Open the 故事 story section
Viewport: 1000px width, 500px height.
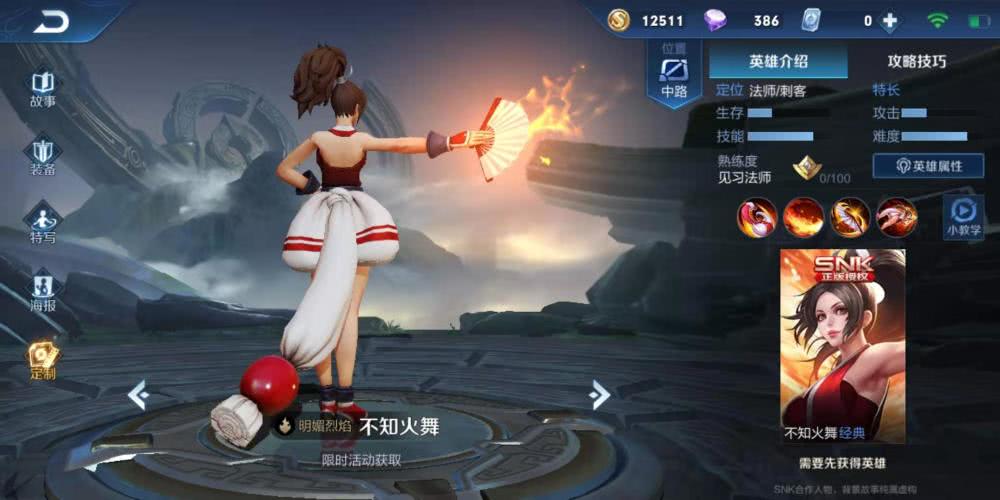tap(42, 87)
